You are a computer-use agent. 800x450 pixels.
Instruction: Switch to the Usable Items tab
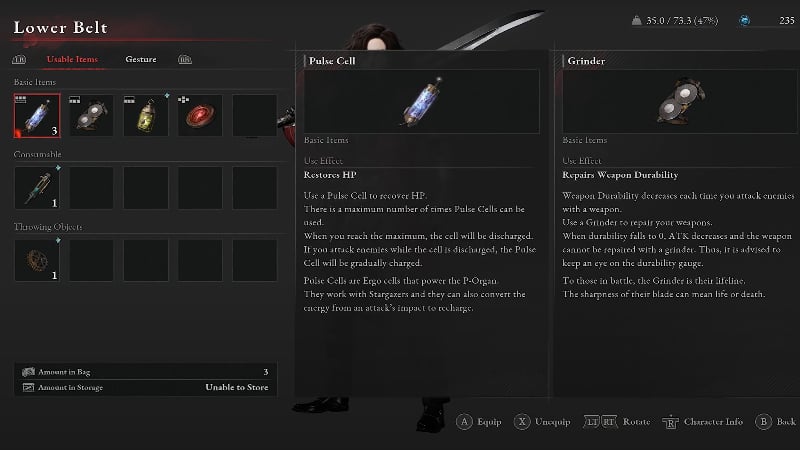(73, 59)
